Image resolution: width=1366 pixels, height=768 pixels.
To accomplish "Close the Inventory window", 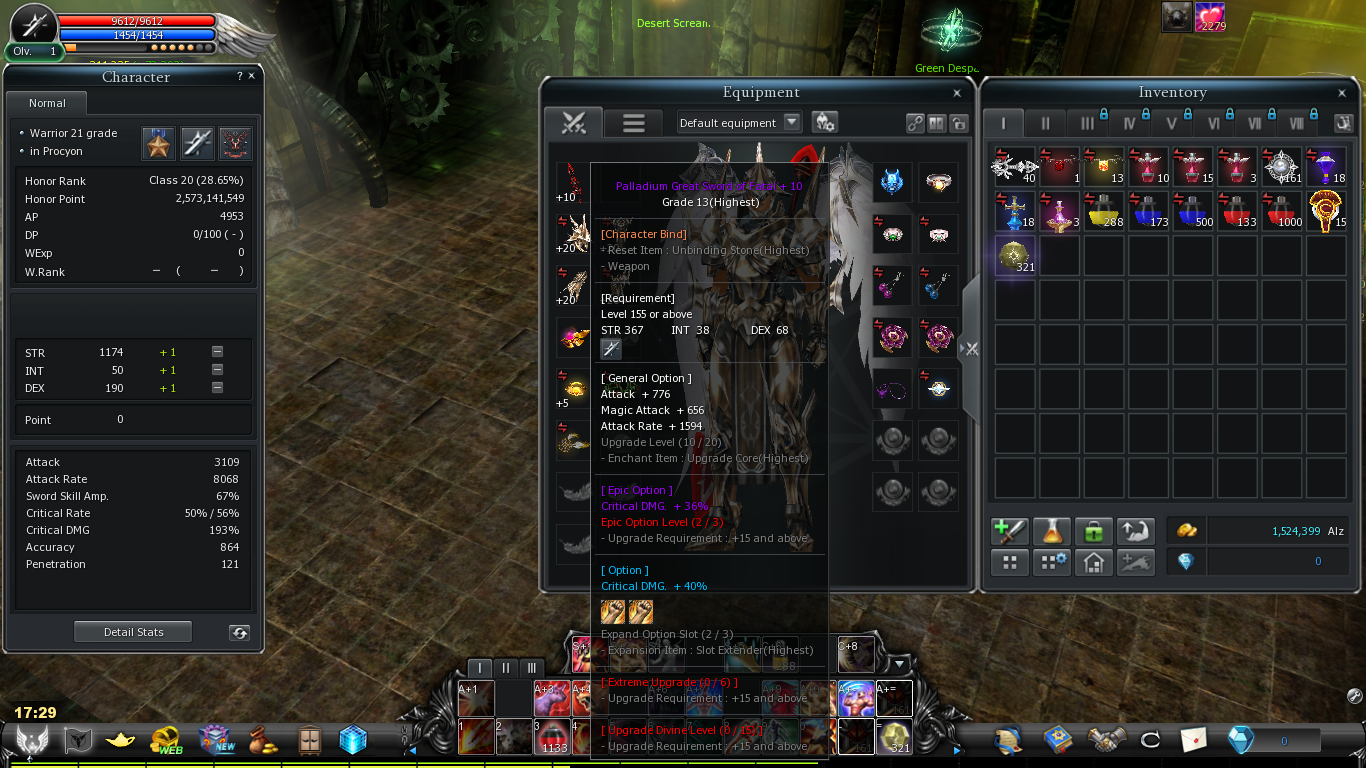I will 1342,93.
